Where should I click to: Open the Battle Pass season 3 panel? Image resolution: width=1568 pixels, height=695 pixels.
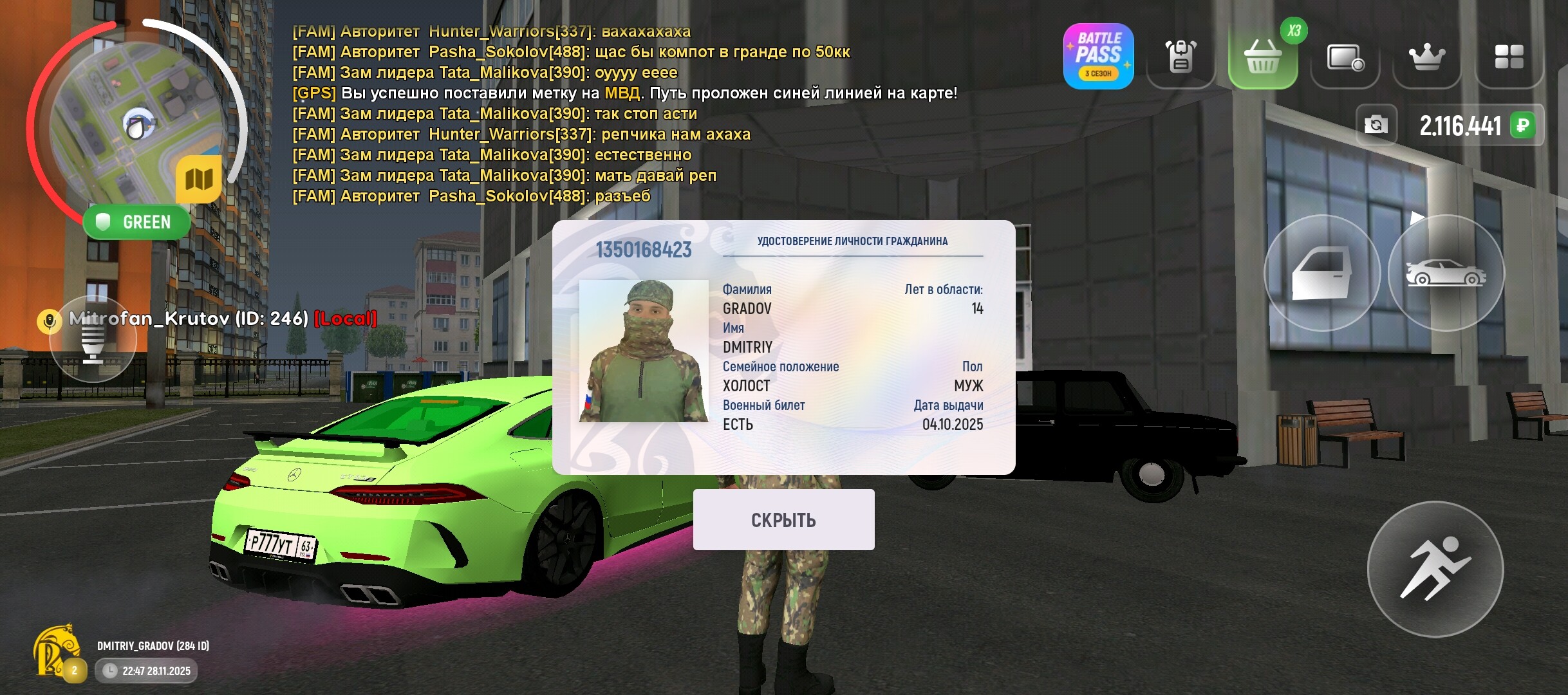(1098, 57)
